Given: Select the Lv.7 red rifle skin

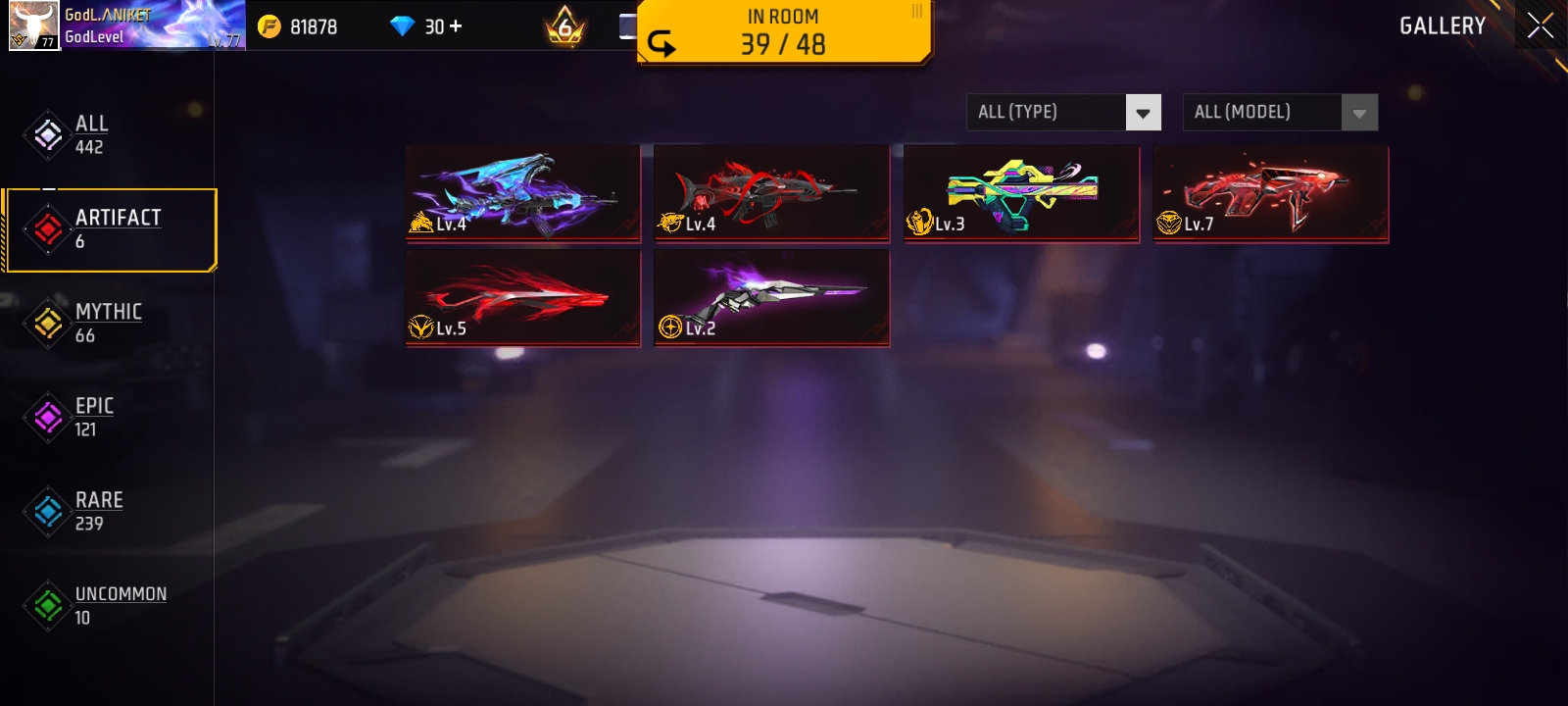Looking at the screenshot, I should click(1270, 193).
